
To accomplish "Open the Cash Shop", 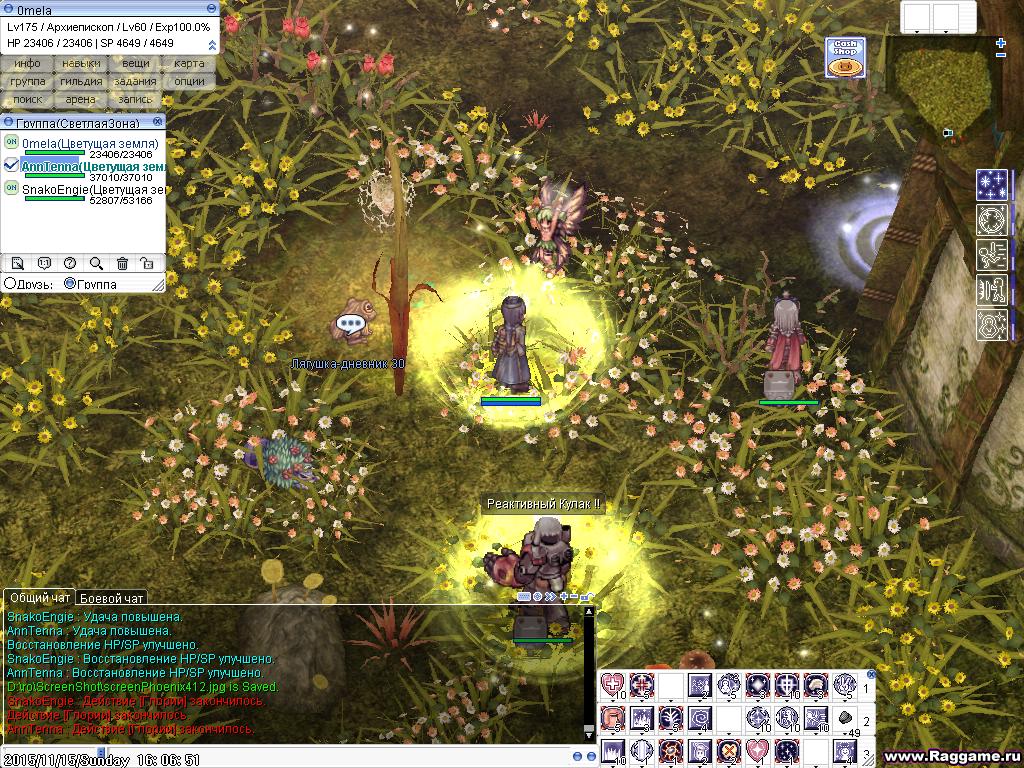I will click(x=845, y=57).
